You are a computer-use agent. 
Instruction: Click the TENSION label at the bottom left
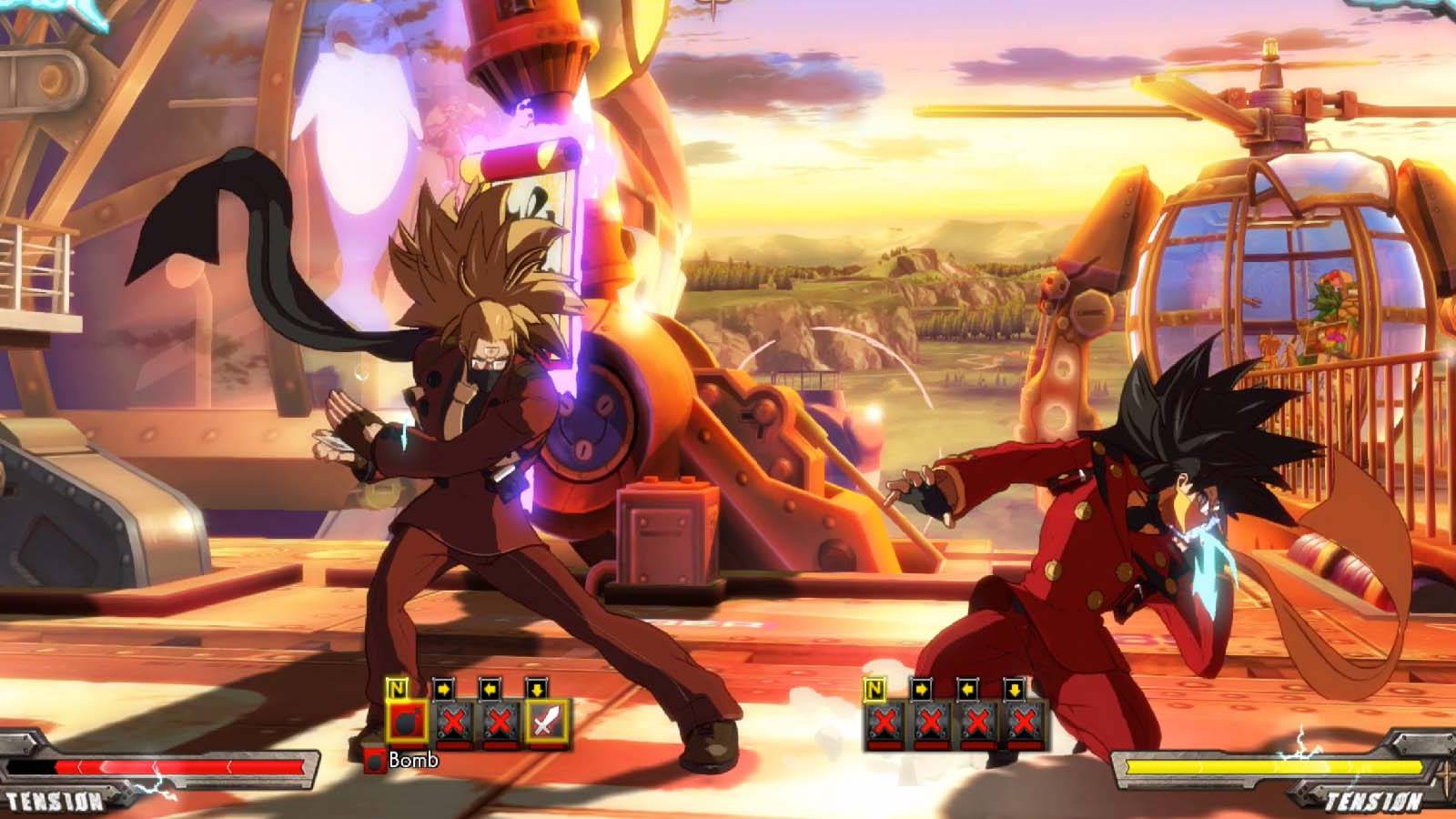[55, 801]
